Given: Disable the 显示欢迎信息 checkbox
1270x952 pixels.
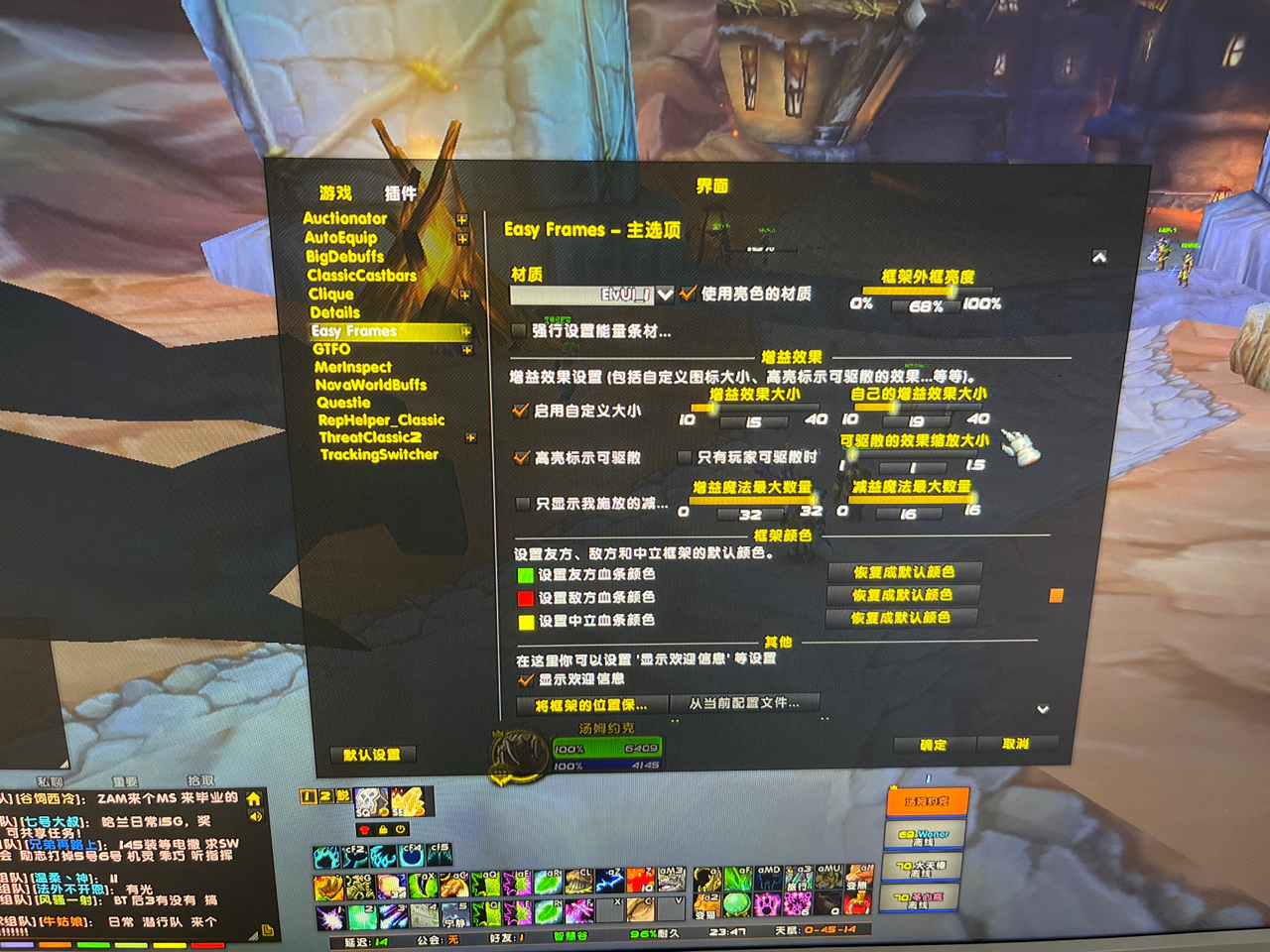Looking at the screenshot, I should 525,681.
